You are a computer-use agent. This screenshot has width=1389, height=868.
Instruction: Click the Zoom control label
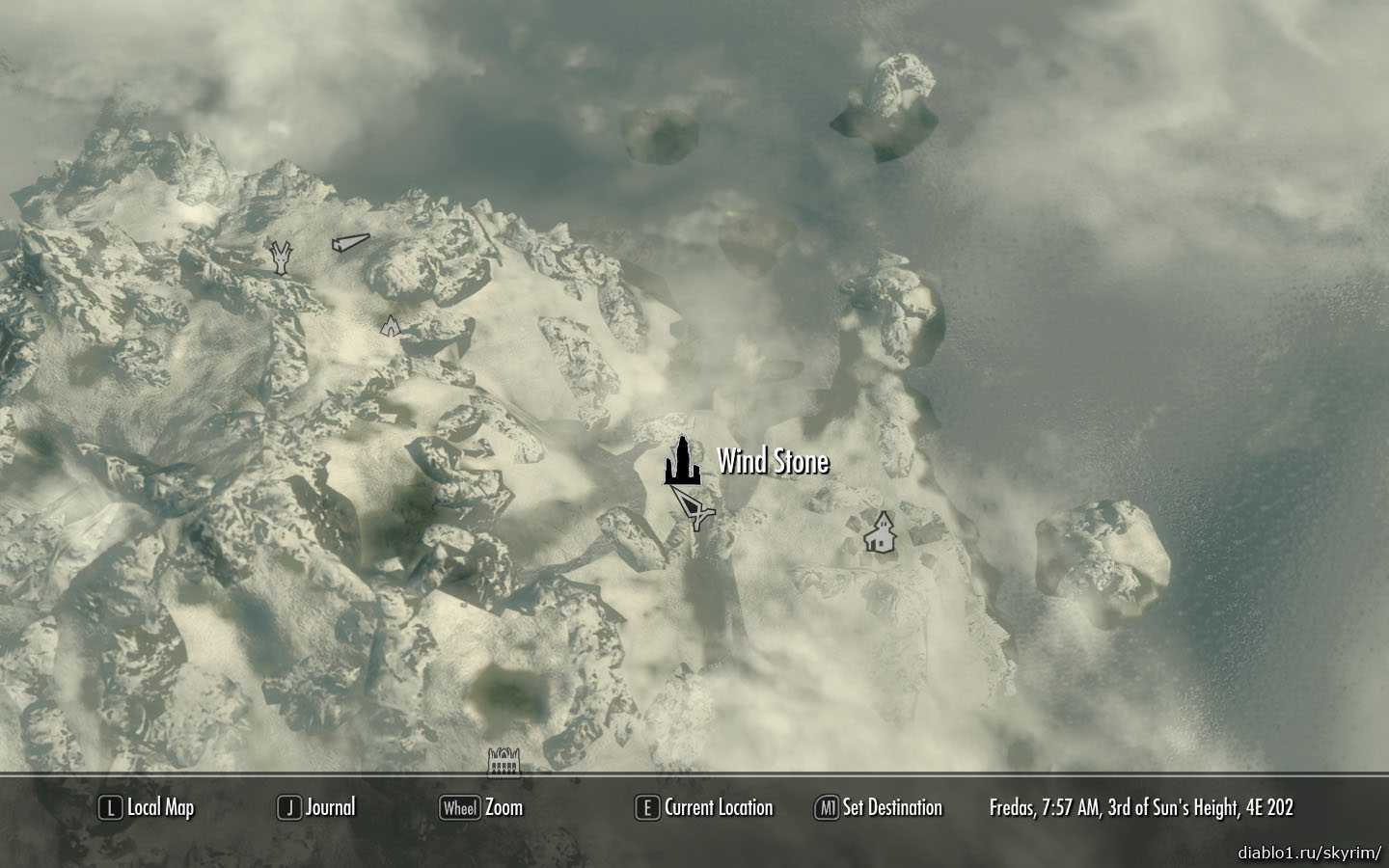coord(481,808)
